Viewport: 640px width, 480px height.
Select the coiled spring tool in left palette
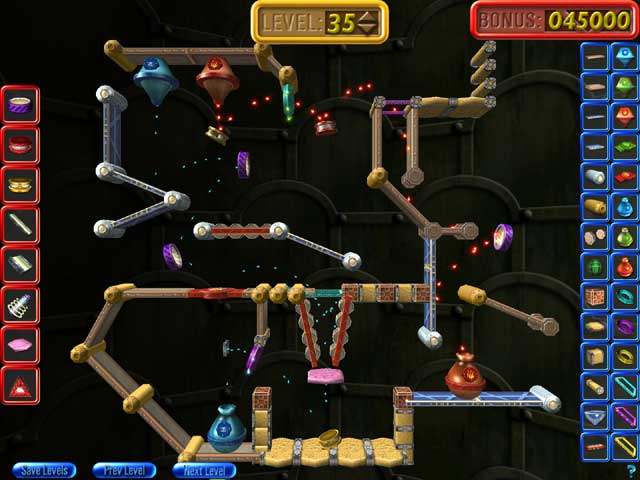(x=20, y=304)
